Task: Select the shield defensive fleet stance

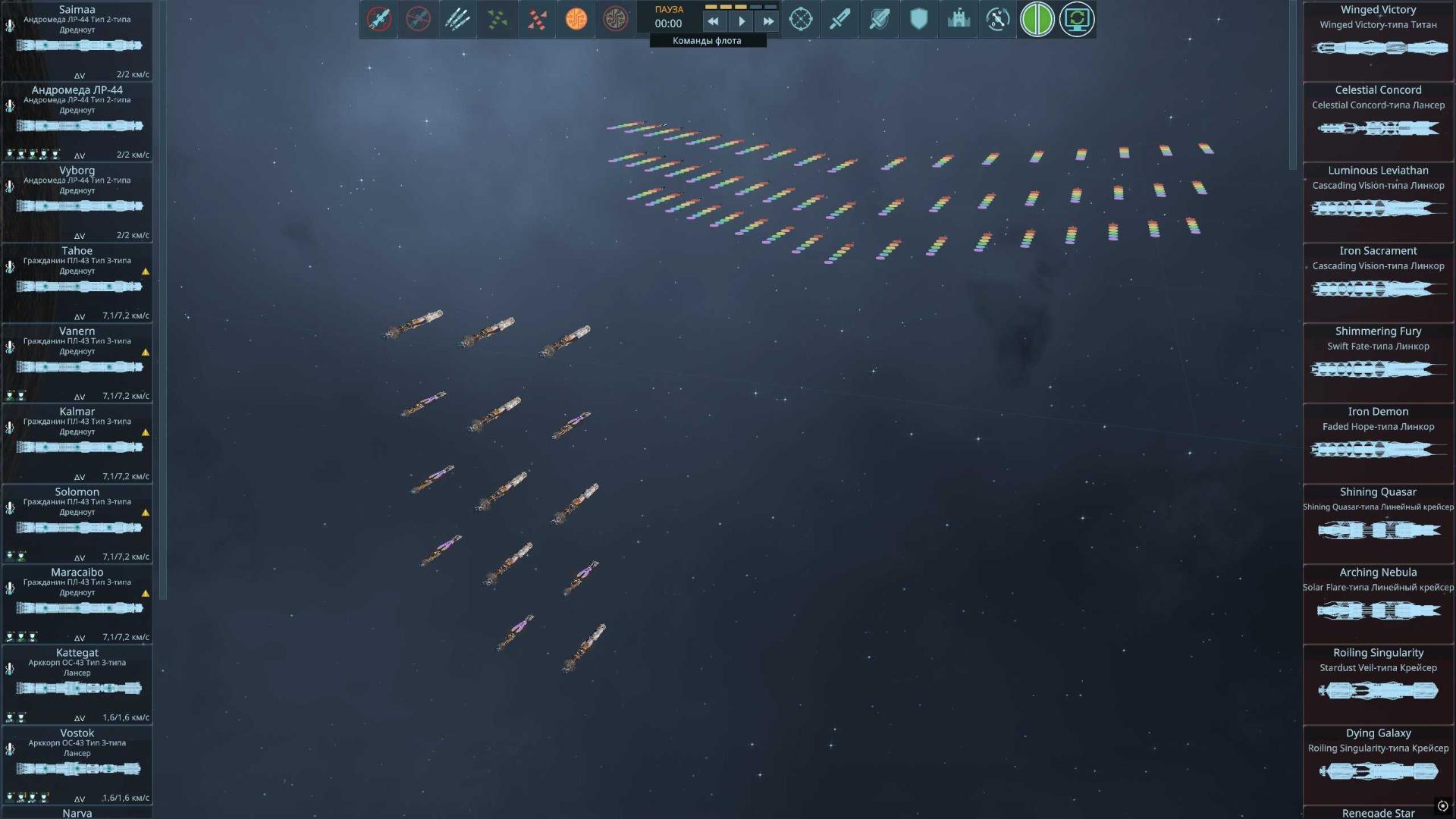Action: [x=919, y=20]
